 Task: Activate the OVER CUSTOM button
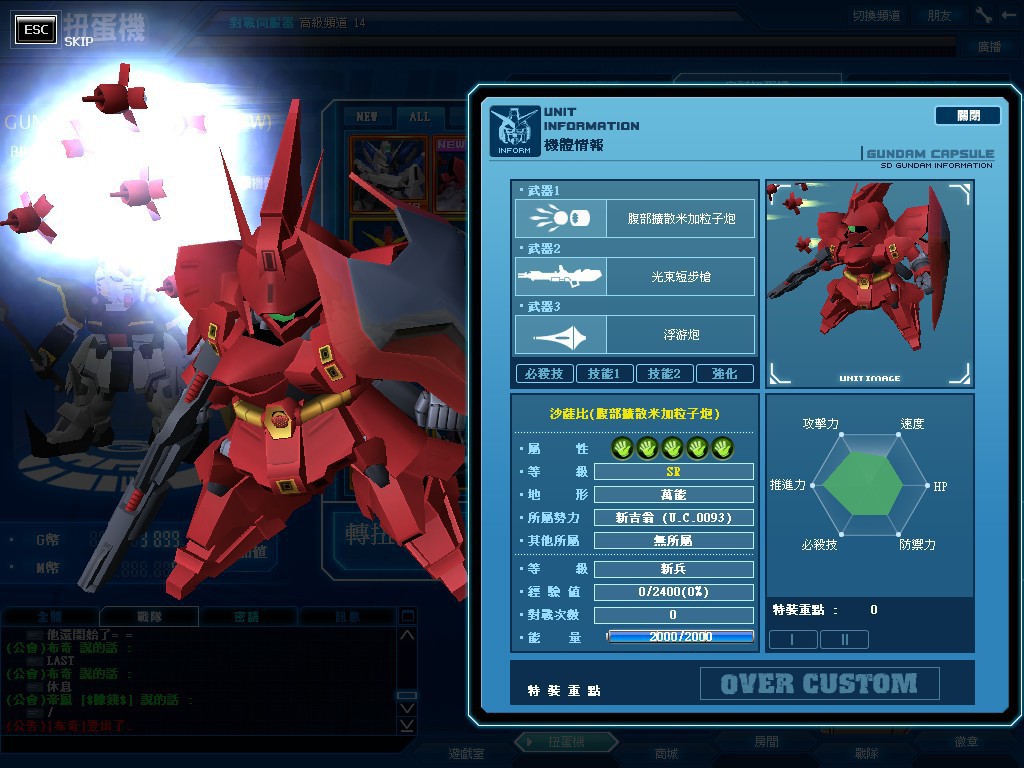tap(819, 684)
